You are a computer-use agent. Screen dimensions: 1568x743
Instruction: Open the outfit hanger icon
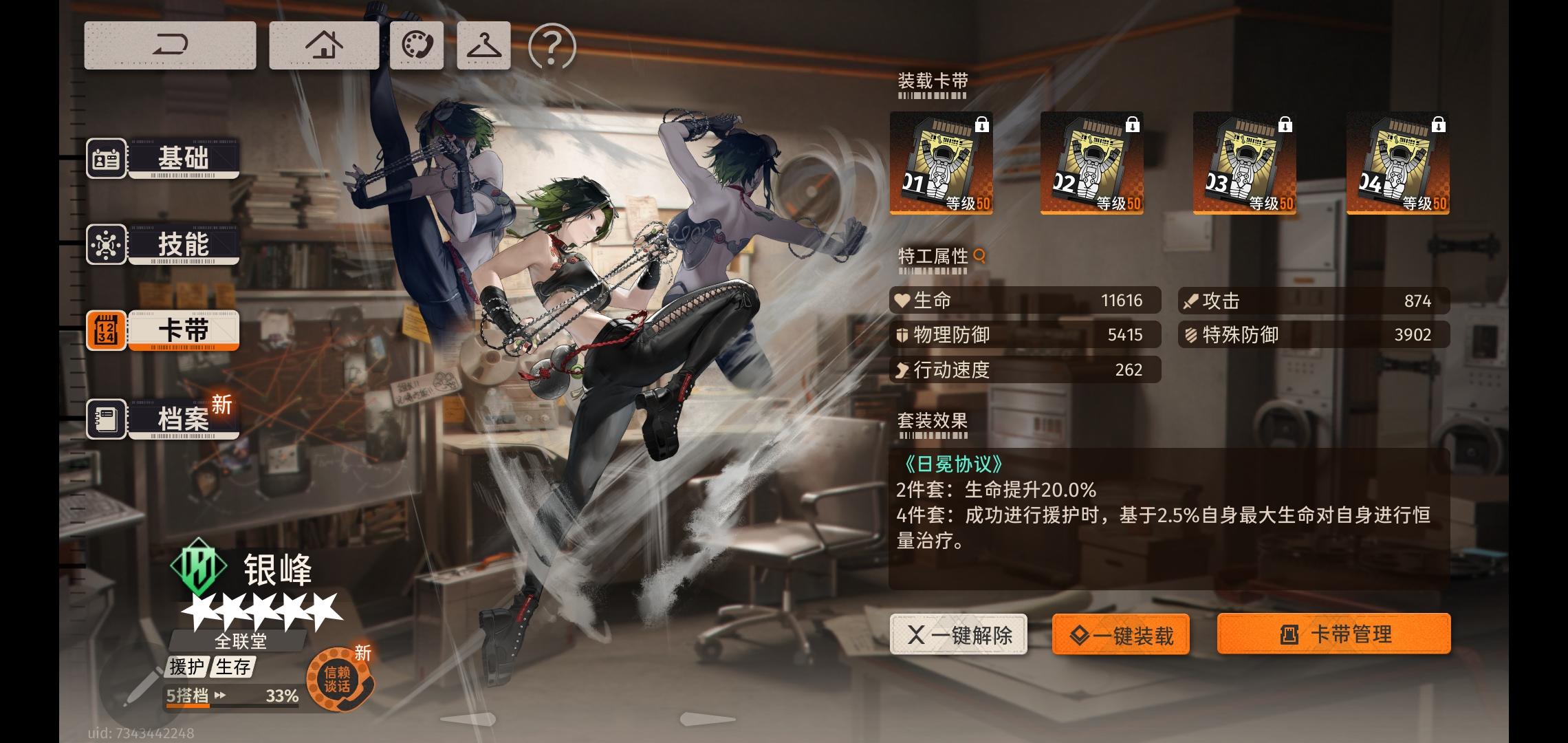[x=483, y=45]
